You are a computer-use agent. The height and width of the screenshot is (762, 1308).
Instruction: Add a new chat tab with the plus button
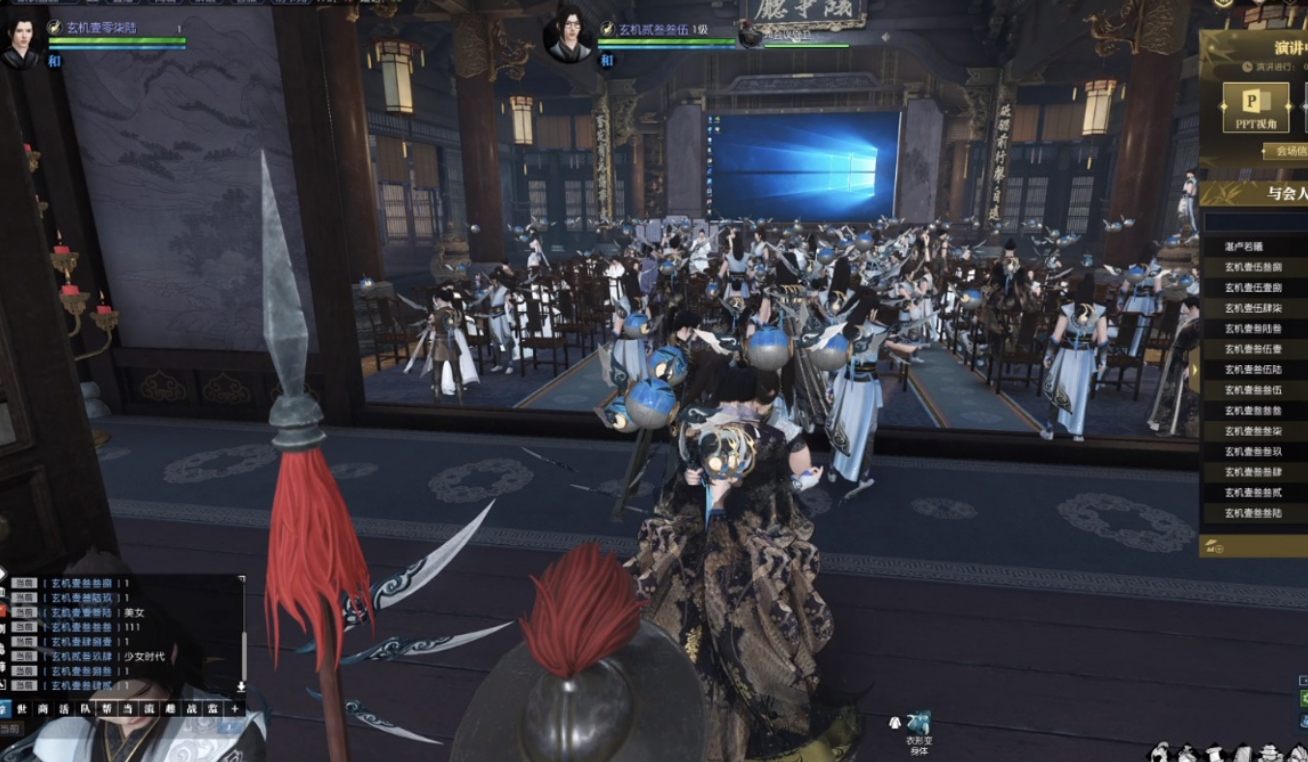pos(234,708)
